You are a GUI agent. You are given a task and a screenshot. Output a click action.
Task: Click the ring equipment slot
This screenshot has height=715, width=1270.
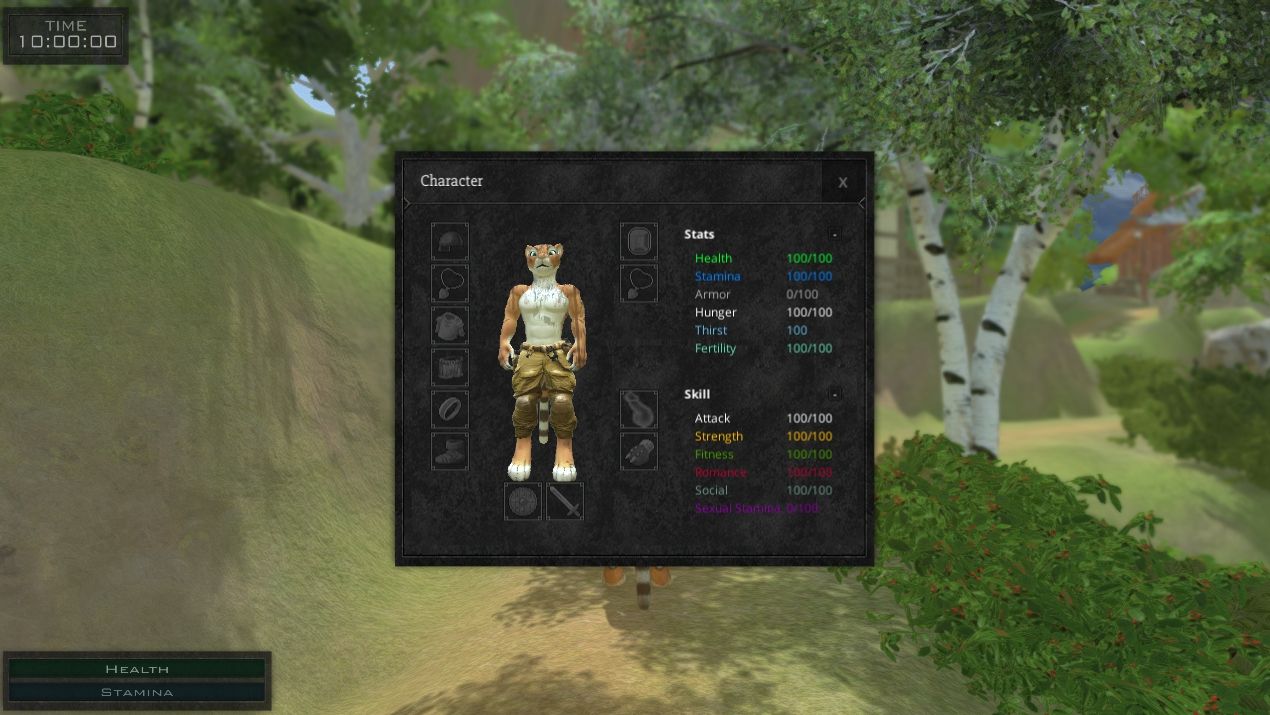pyautogui.click(x=450, y=409)
